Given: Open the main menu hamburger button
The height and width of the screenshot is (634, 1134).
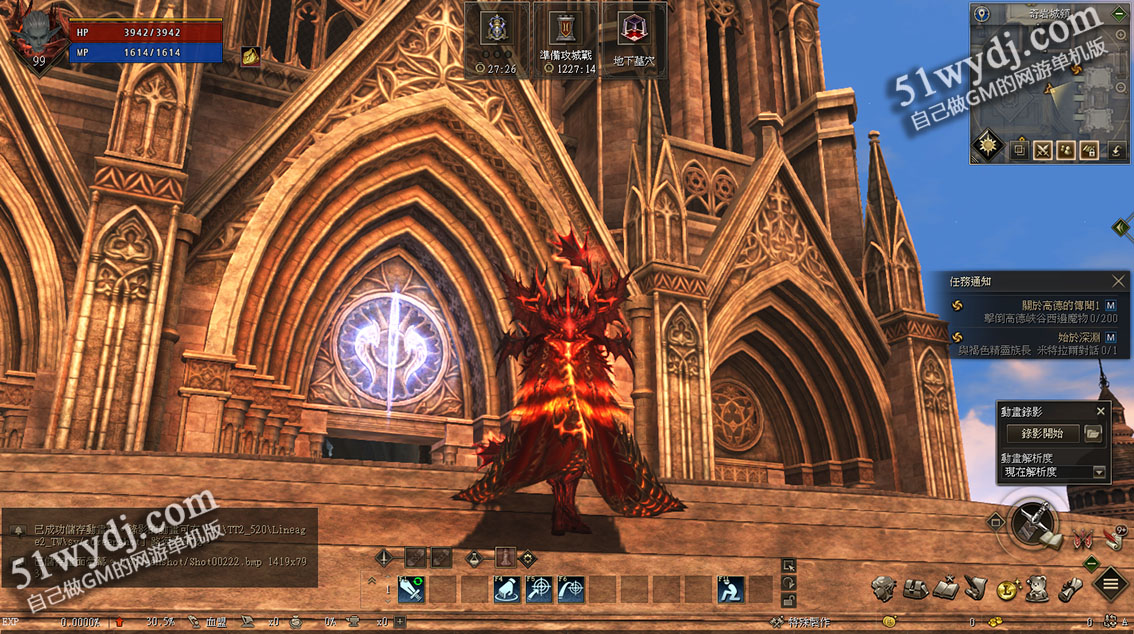Looking at the screenshot, I should pos(1110,583).
